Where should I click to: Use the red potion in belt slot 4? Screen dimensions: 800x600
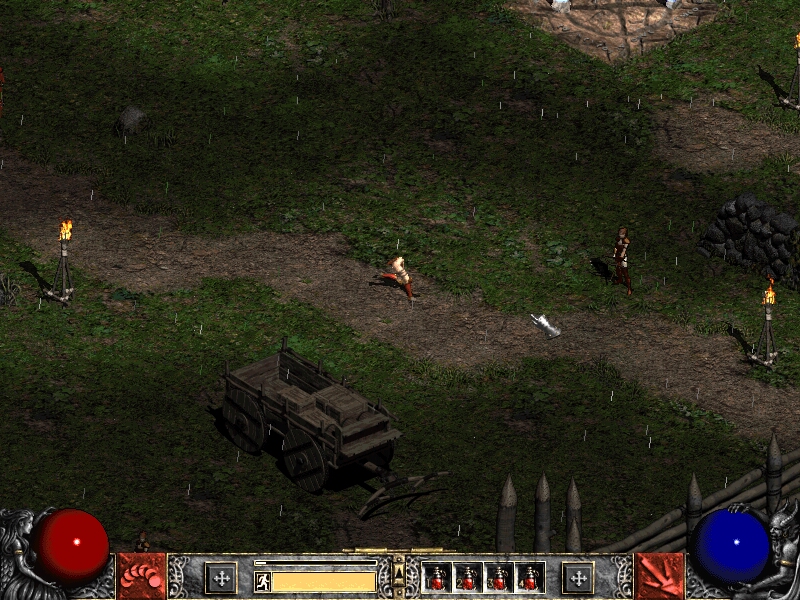[x=530, y=578]
